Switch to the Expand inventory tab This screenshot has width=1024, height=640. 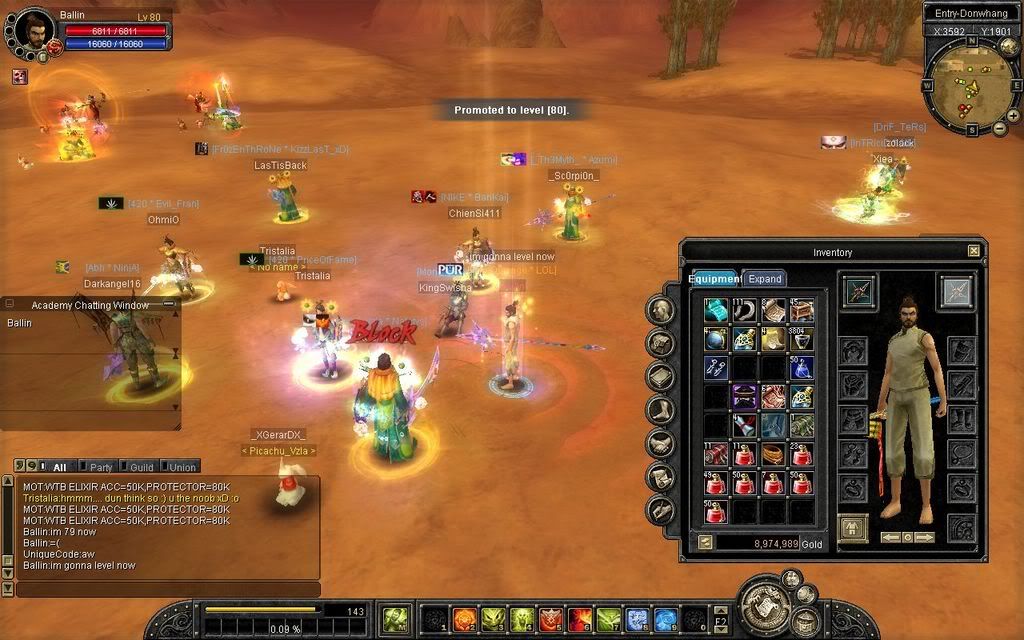pyautogui.click(x=765, y=279)
